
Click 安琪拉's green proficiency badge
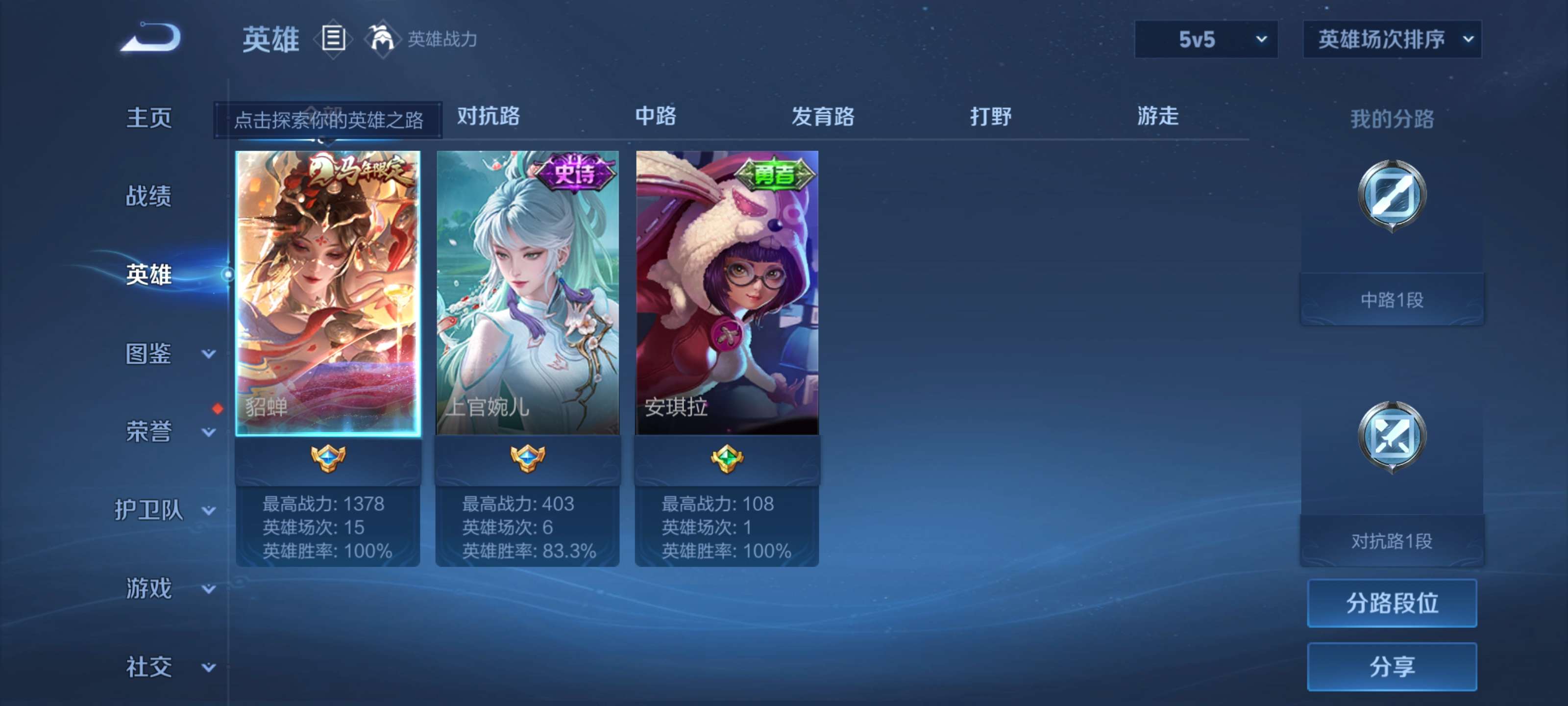point(726,460)
